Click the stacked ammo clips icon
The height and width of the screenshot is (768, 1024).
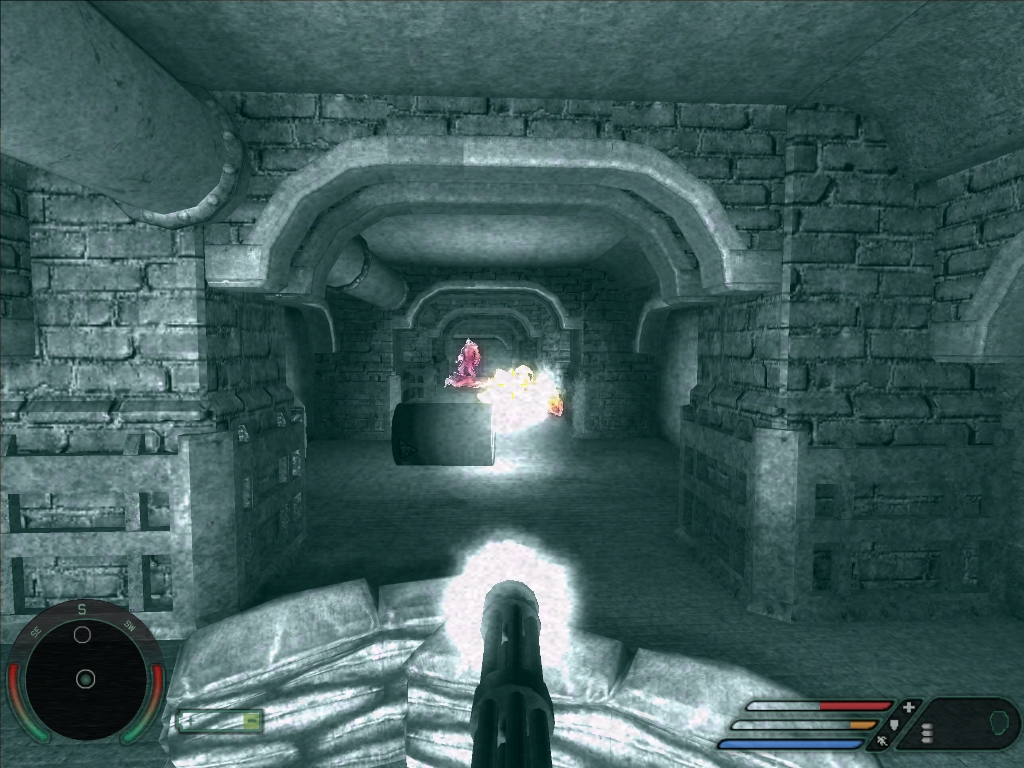[x=927, y=733]
